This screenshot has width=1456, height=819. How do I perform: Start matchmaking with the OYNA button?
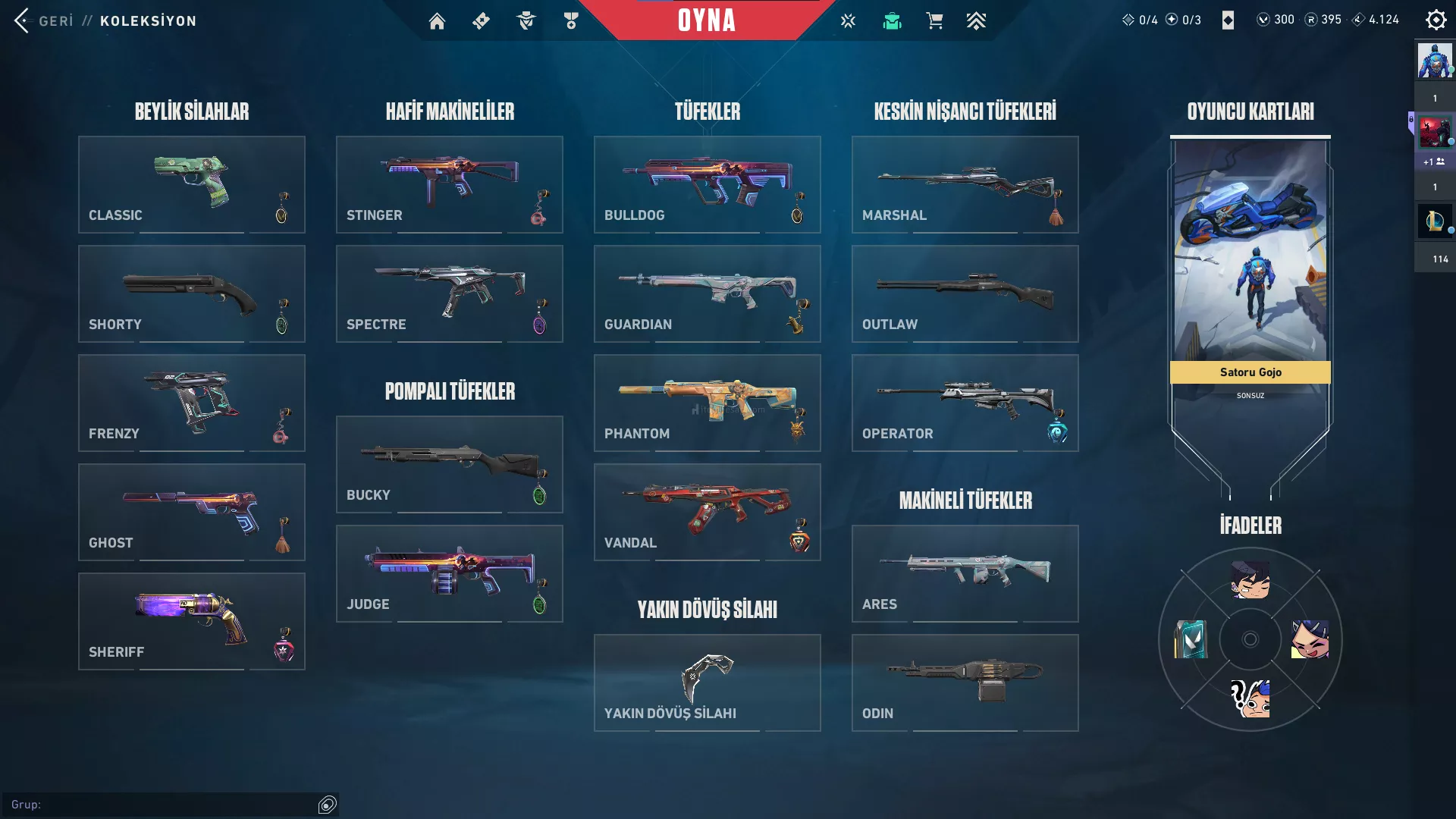coord(706,20)
